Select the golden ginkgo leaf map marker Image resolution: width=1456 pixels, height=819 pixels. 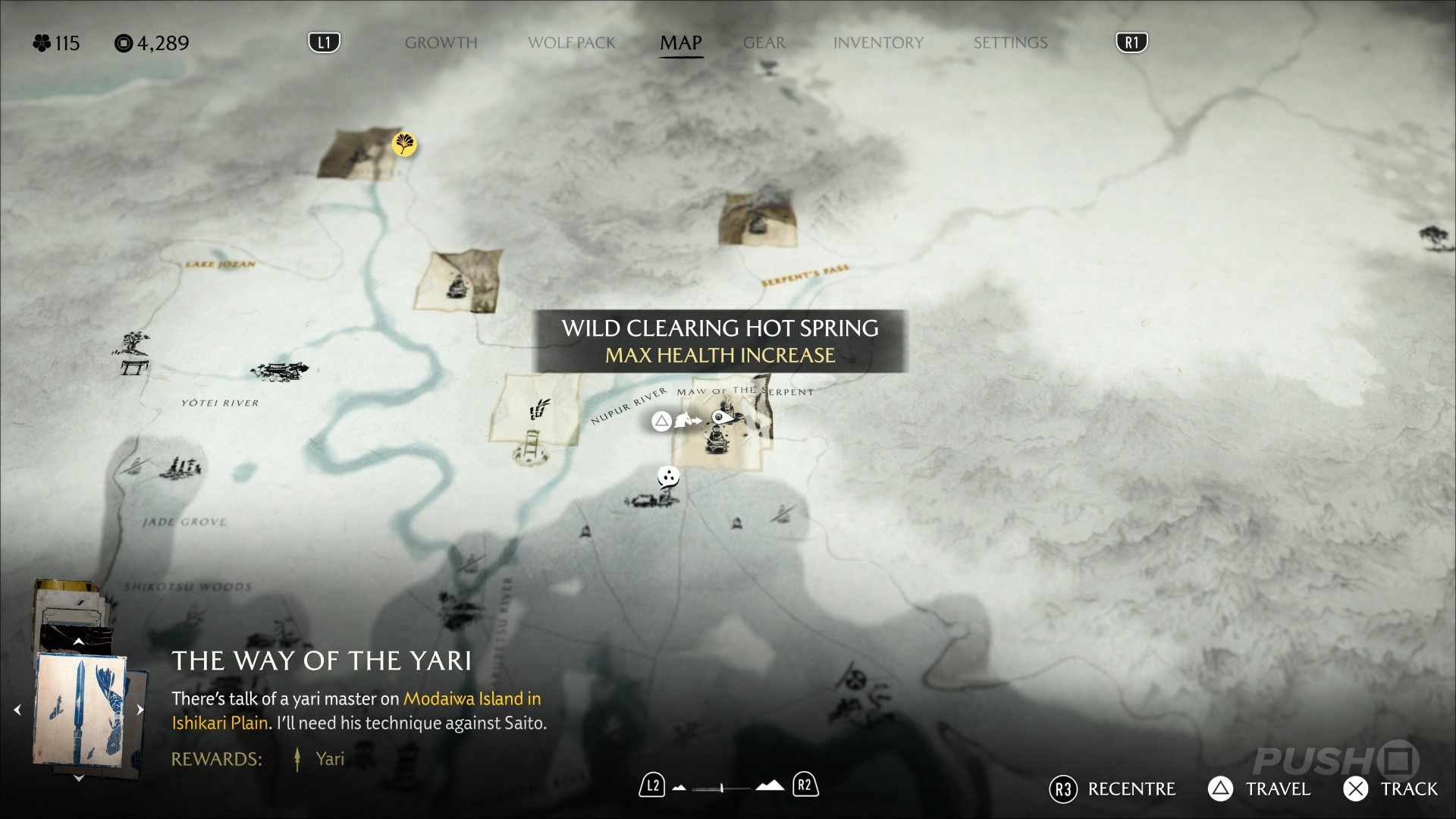point(404,143)
